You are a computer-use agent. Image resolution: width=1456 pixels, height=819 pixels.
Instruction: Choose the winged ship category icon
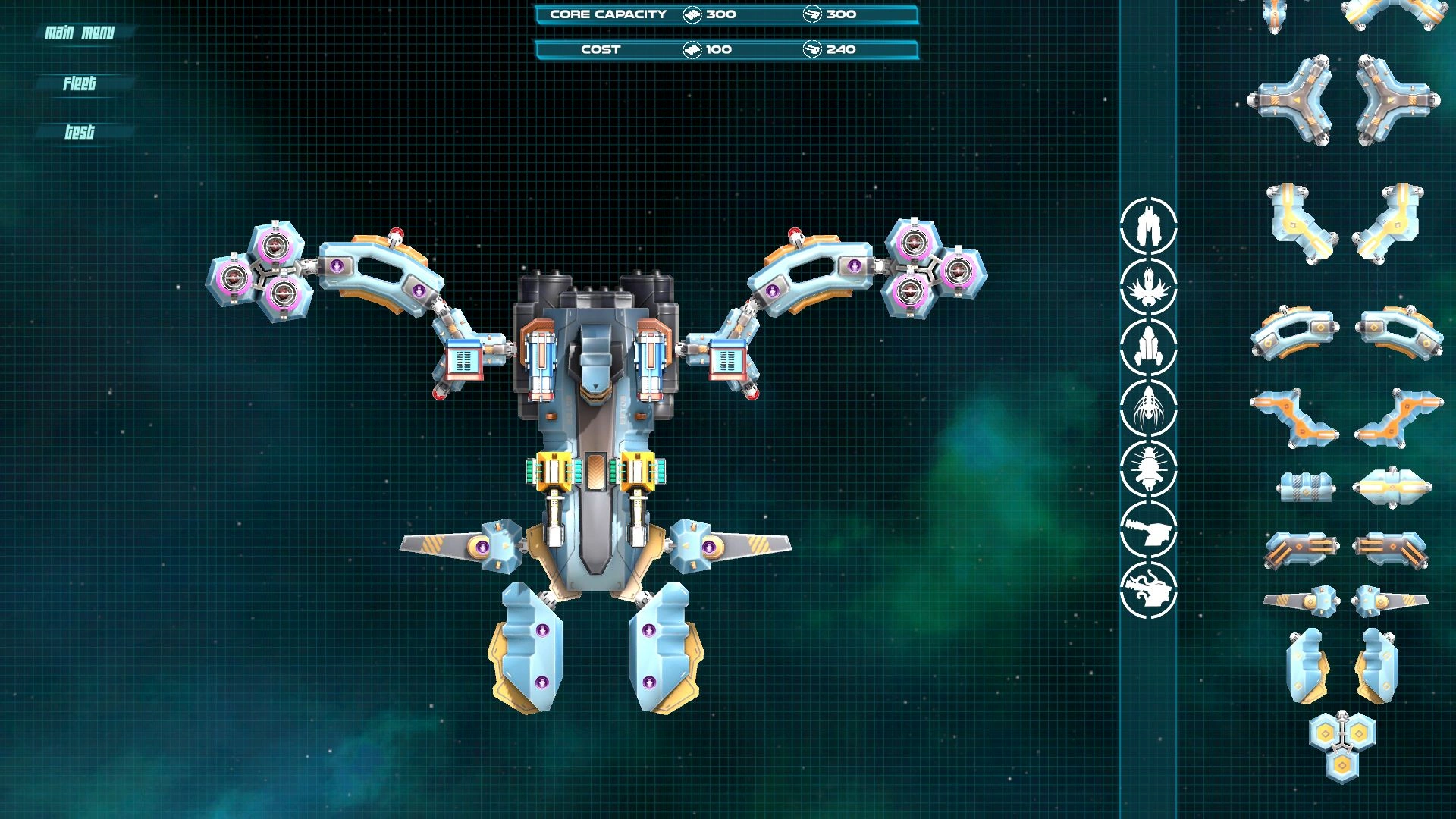pos(1148,286)
